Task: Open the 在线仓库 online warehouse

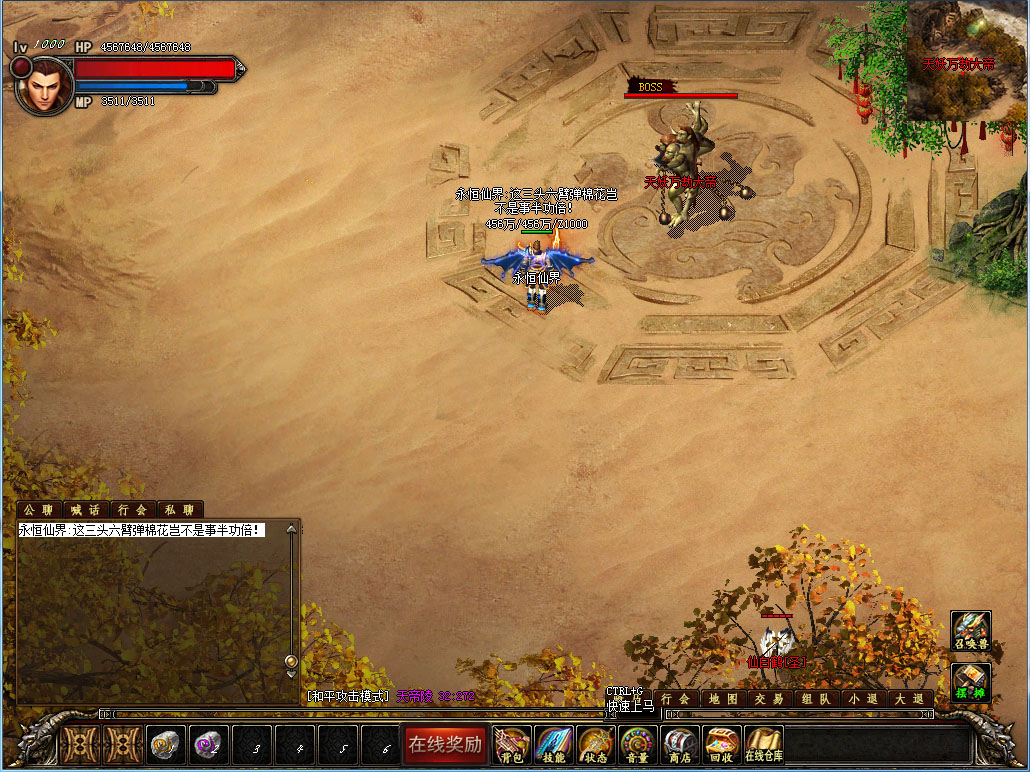Action: tap(764, 744)
